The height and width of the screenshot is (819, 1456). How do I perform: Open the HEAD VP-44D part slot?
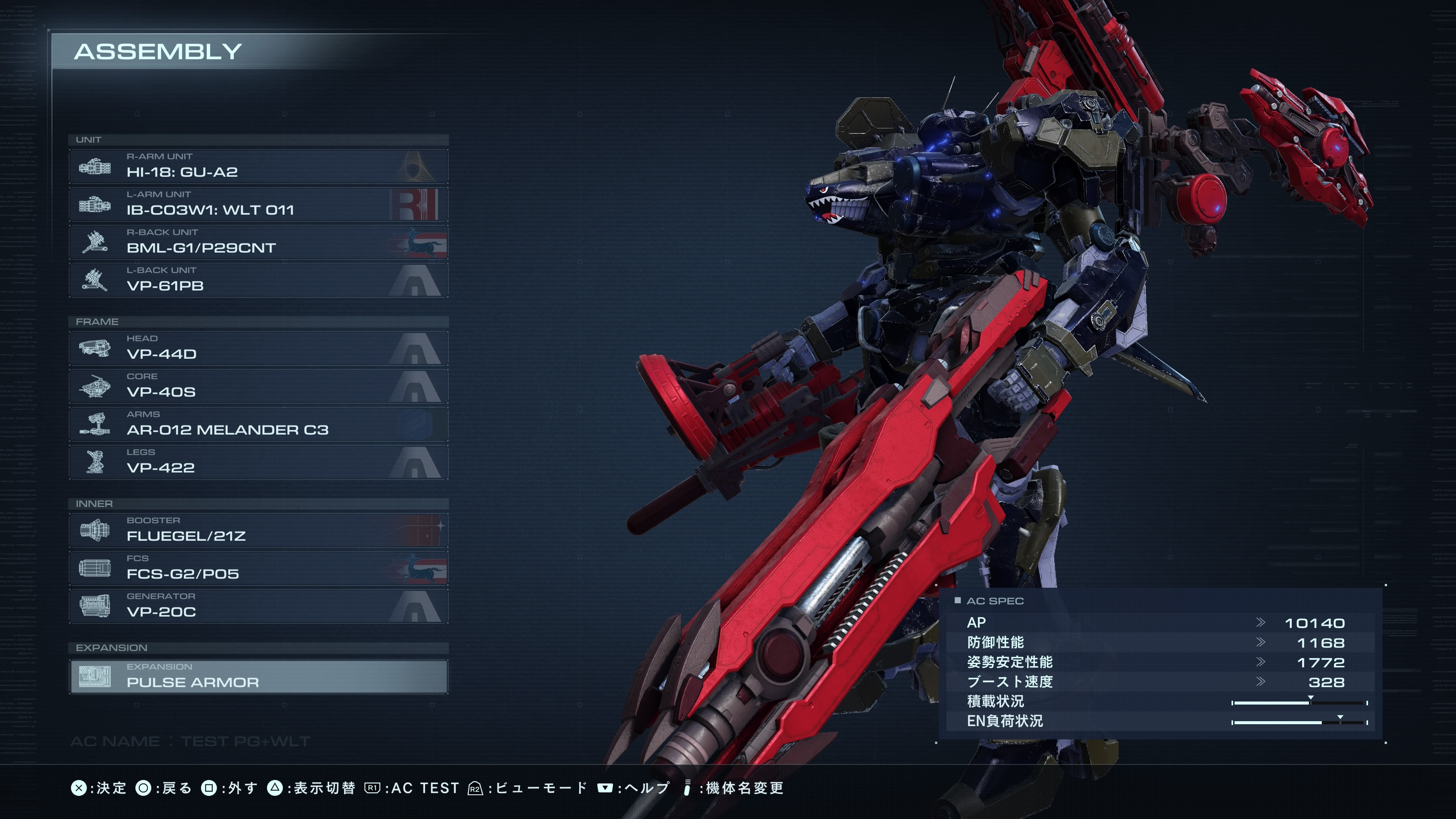(x=258, y=348)
